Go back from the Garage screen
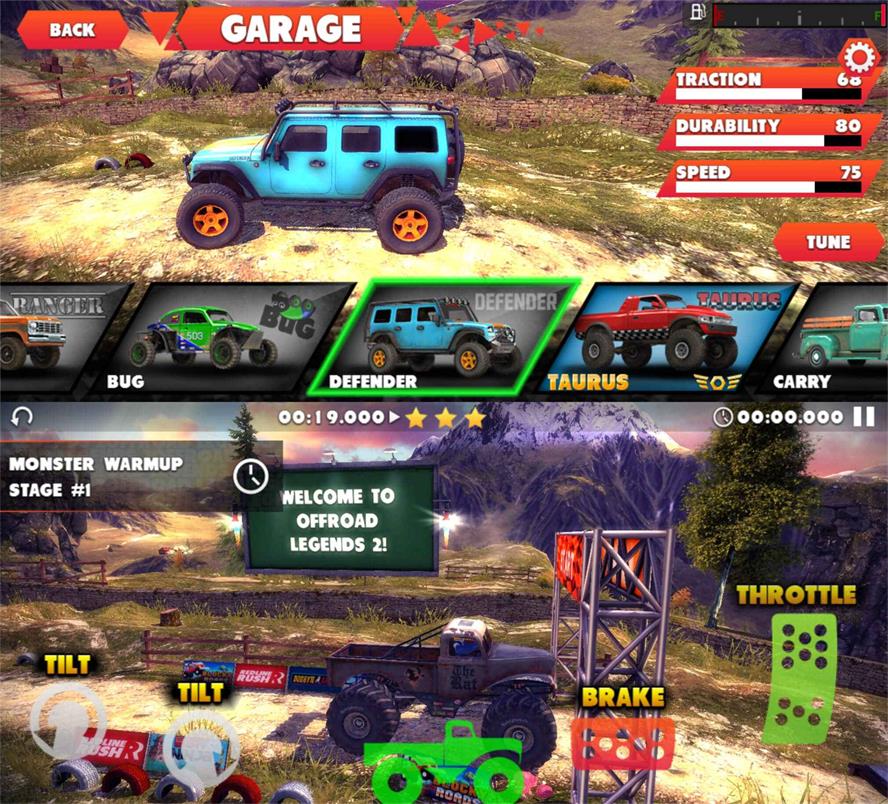The width and height of the screenshot is (888, 804). (x=72, y=30)
